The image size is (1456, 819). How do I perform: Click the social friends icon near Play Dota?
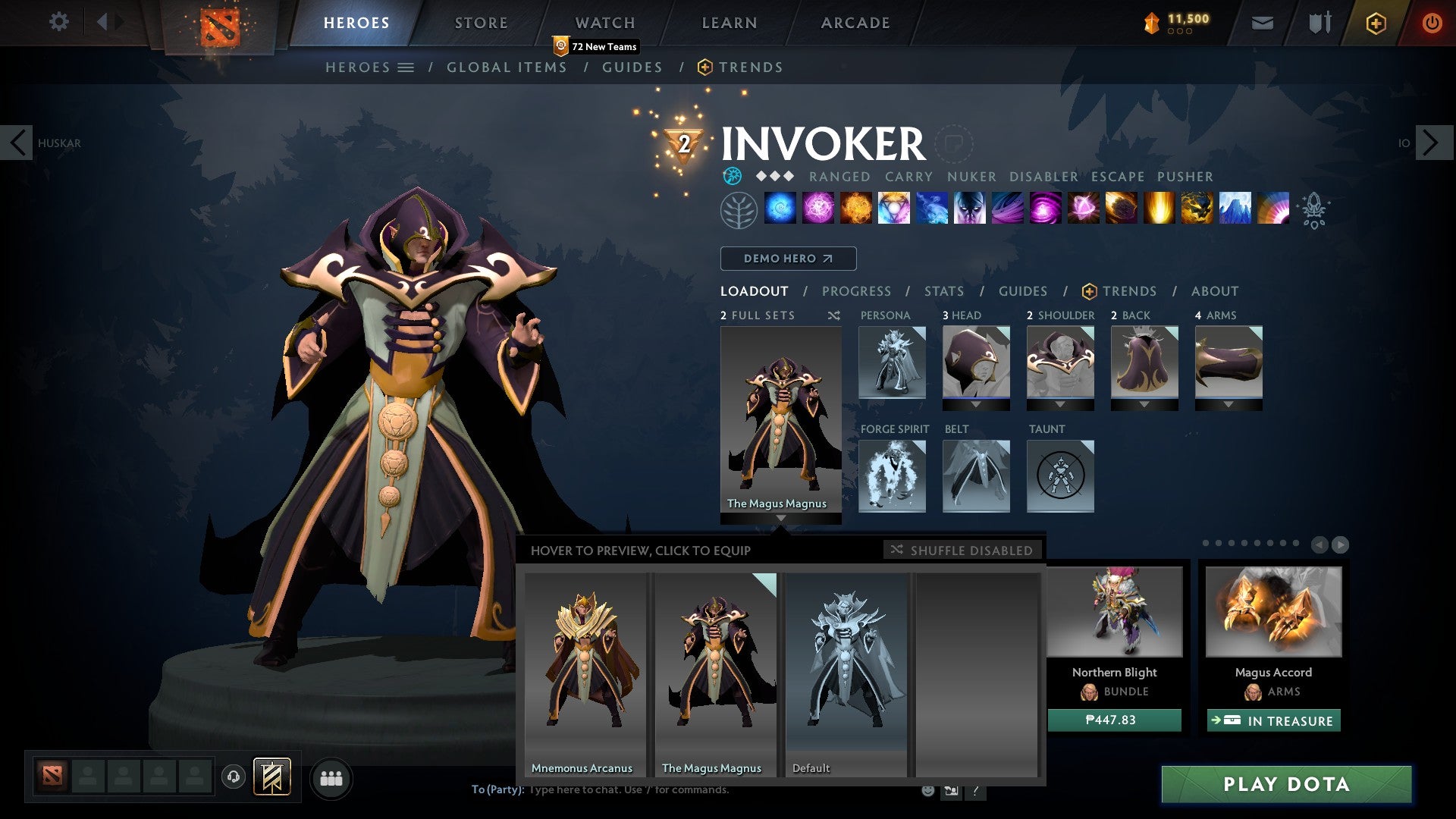[331, 778]
